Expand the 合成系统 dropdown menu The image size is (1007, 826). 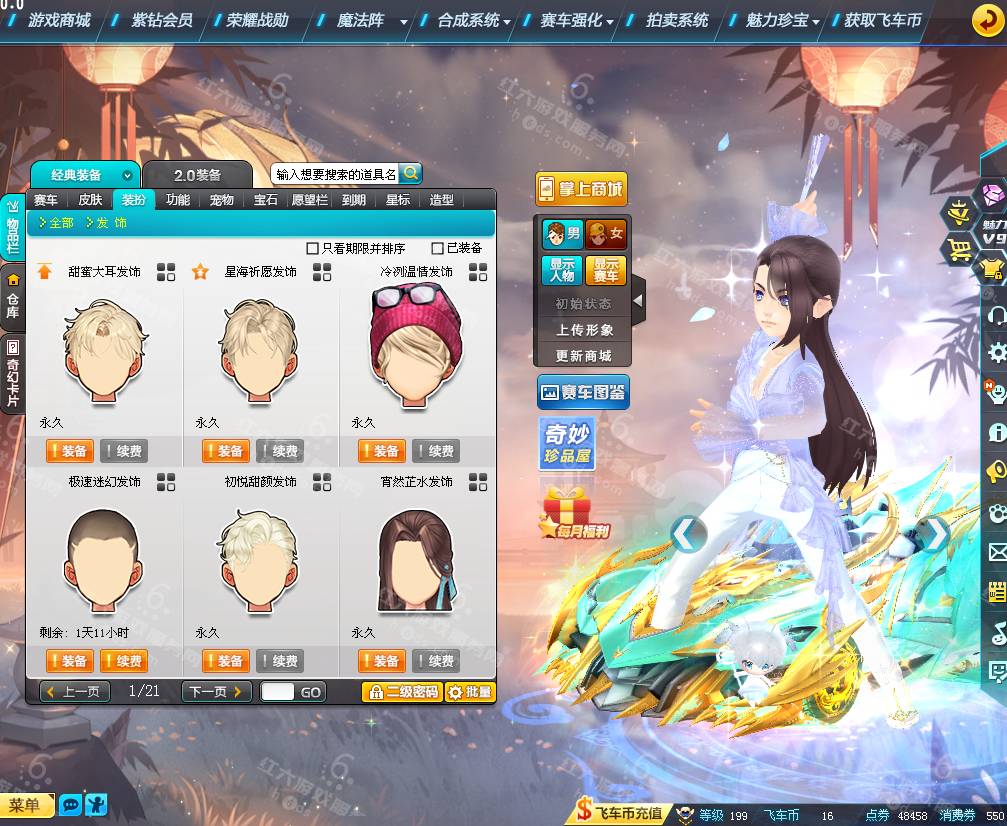click(474, 20)
